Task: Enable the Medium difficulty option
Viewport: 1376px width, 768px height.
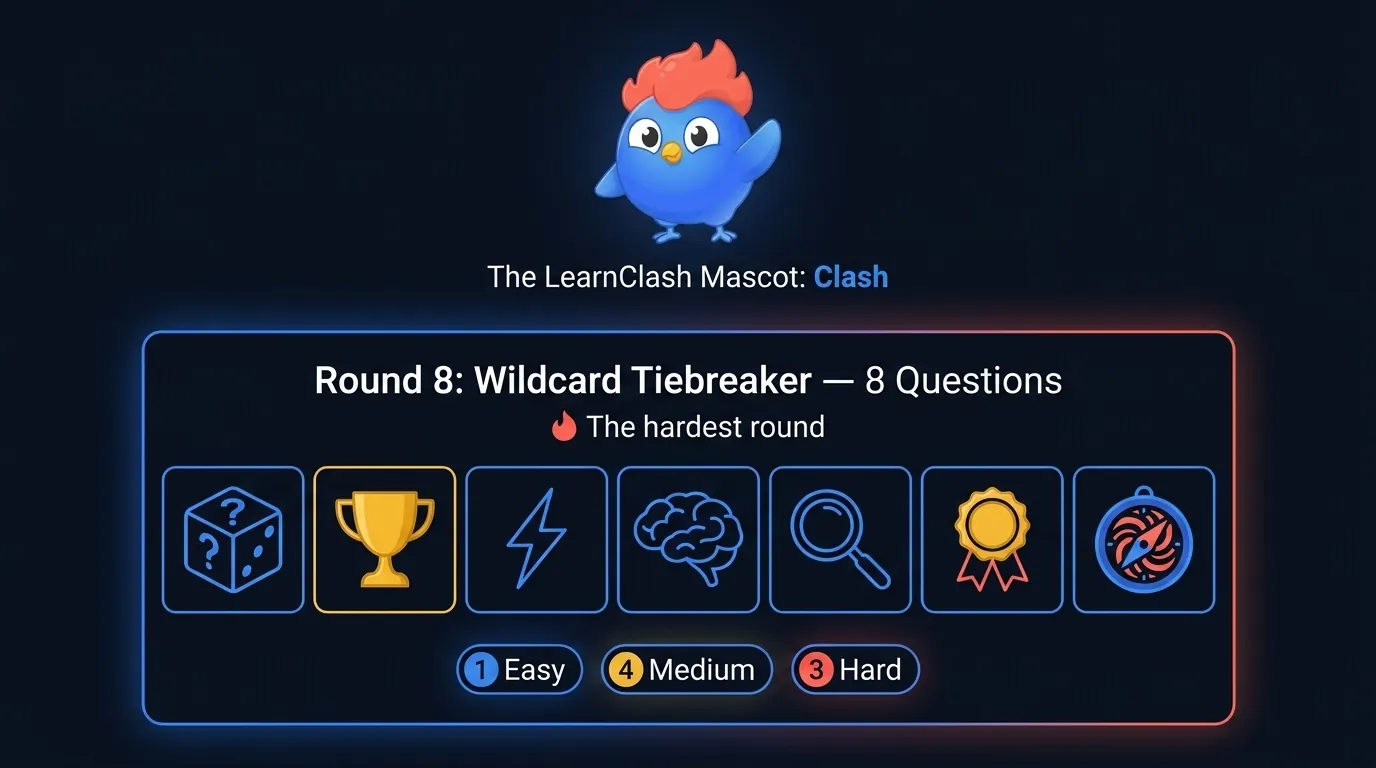Action: coord(686,669)
